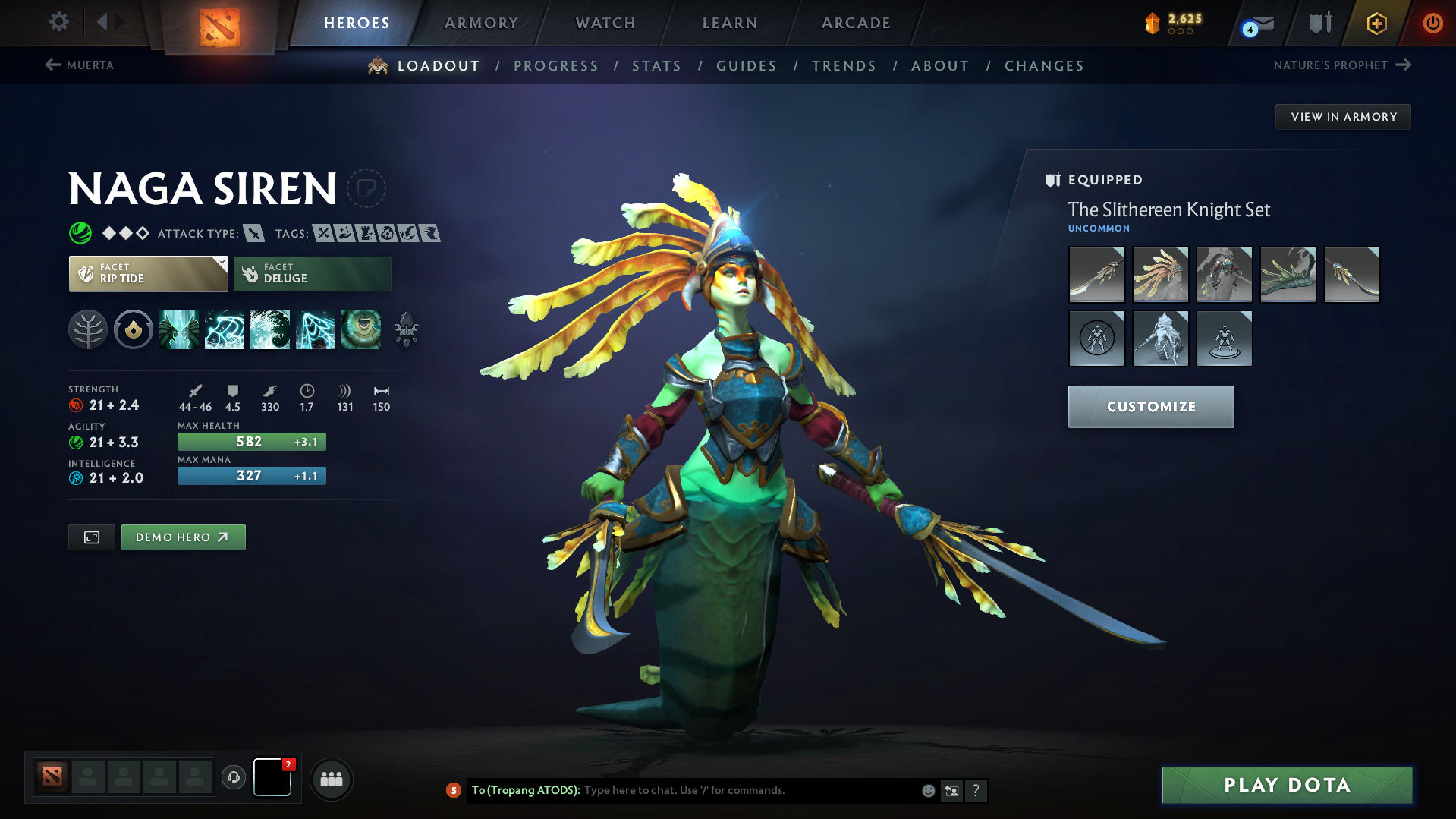Image resolution: width=1456 pixels, height=819 pixels.
Task: Toggle the hero grid view button
Action: pyautogui.click(x=91, y=537)
